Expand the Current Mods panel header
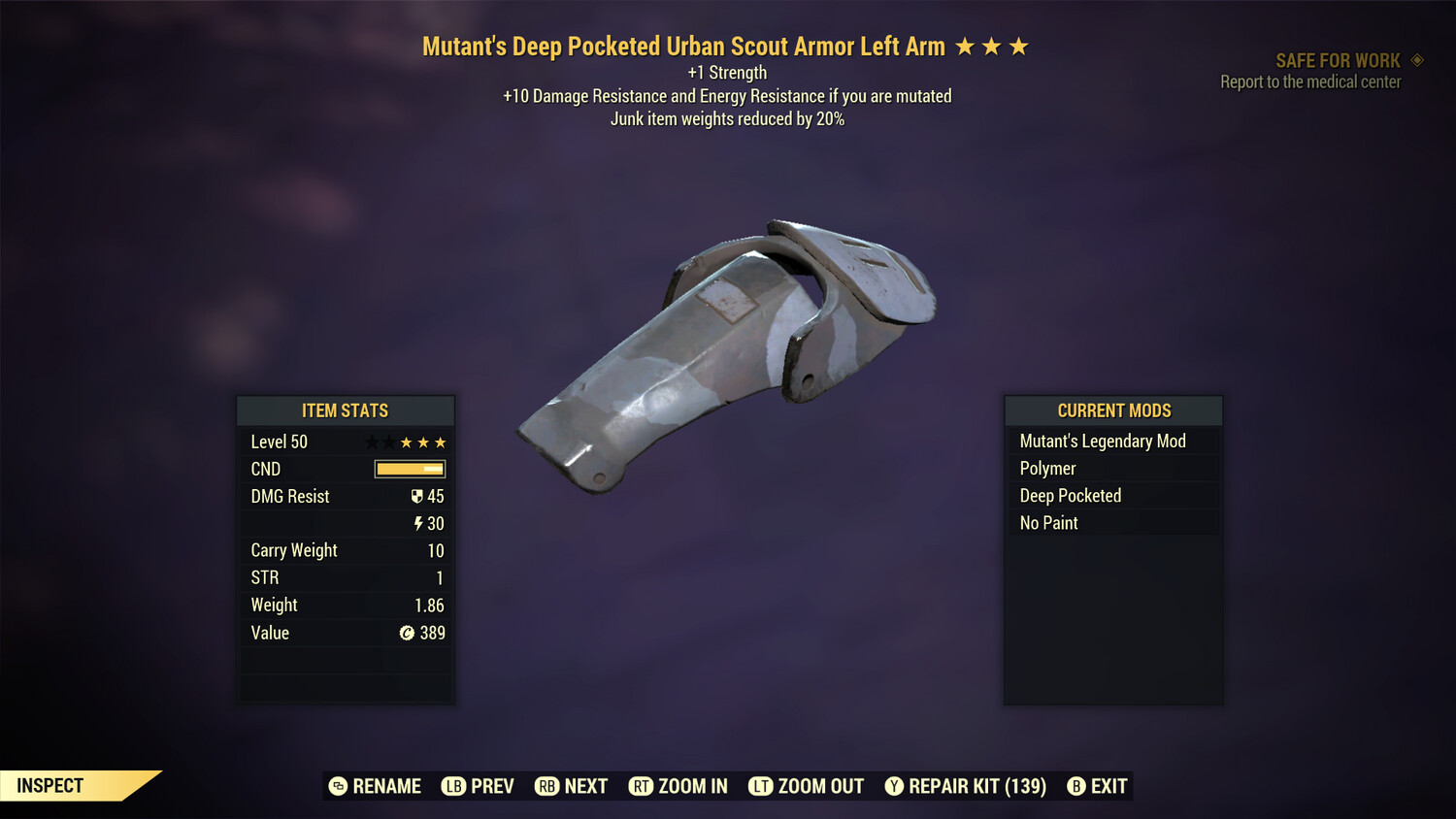This screenshot has height=819, width=1456. pyautogui.click(x=1112, y=409)
